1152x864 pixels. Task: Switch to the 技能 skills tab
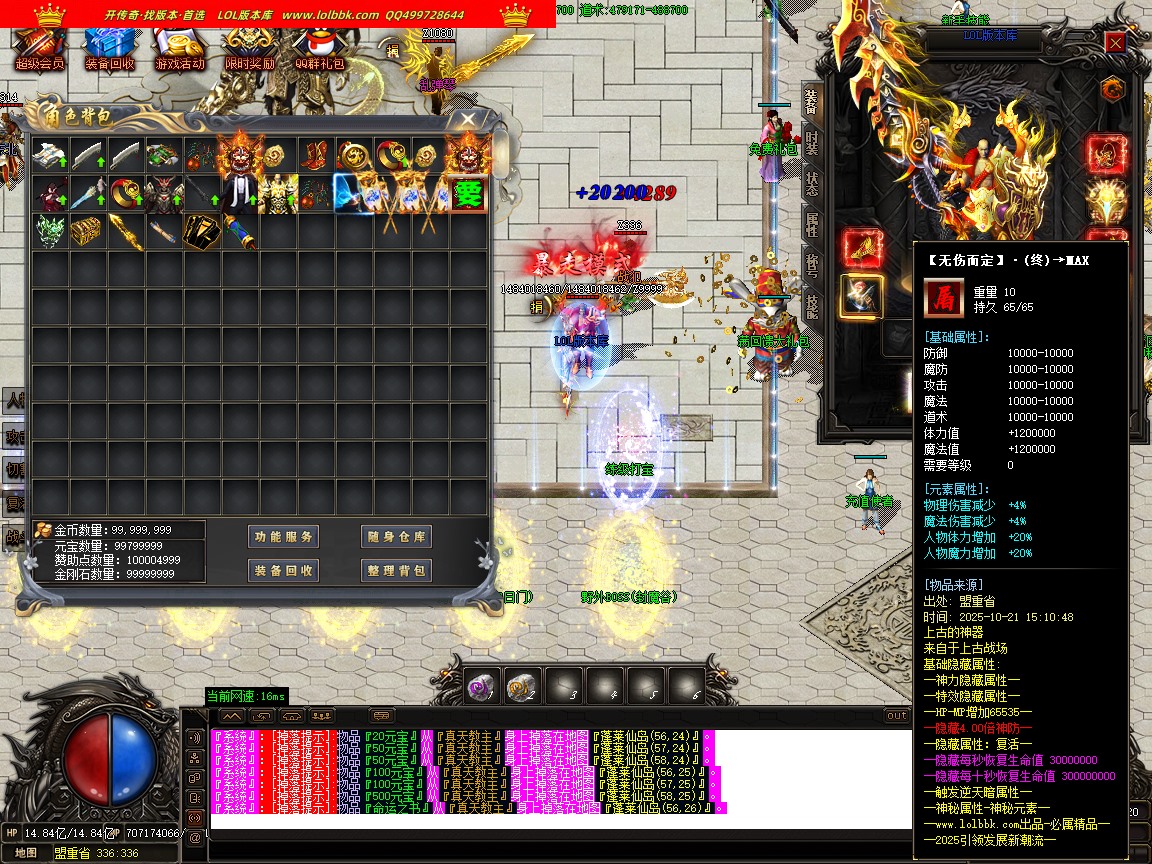(811, 307)
